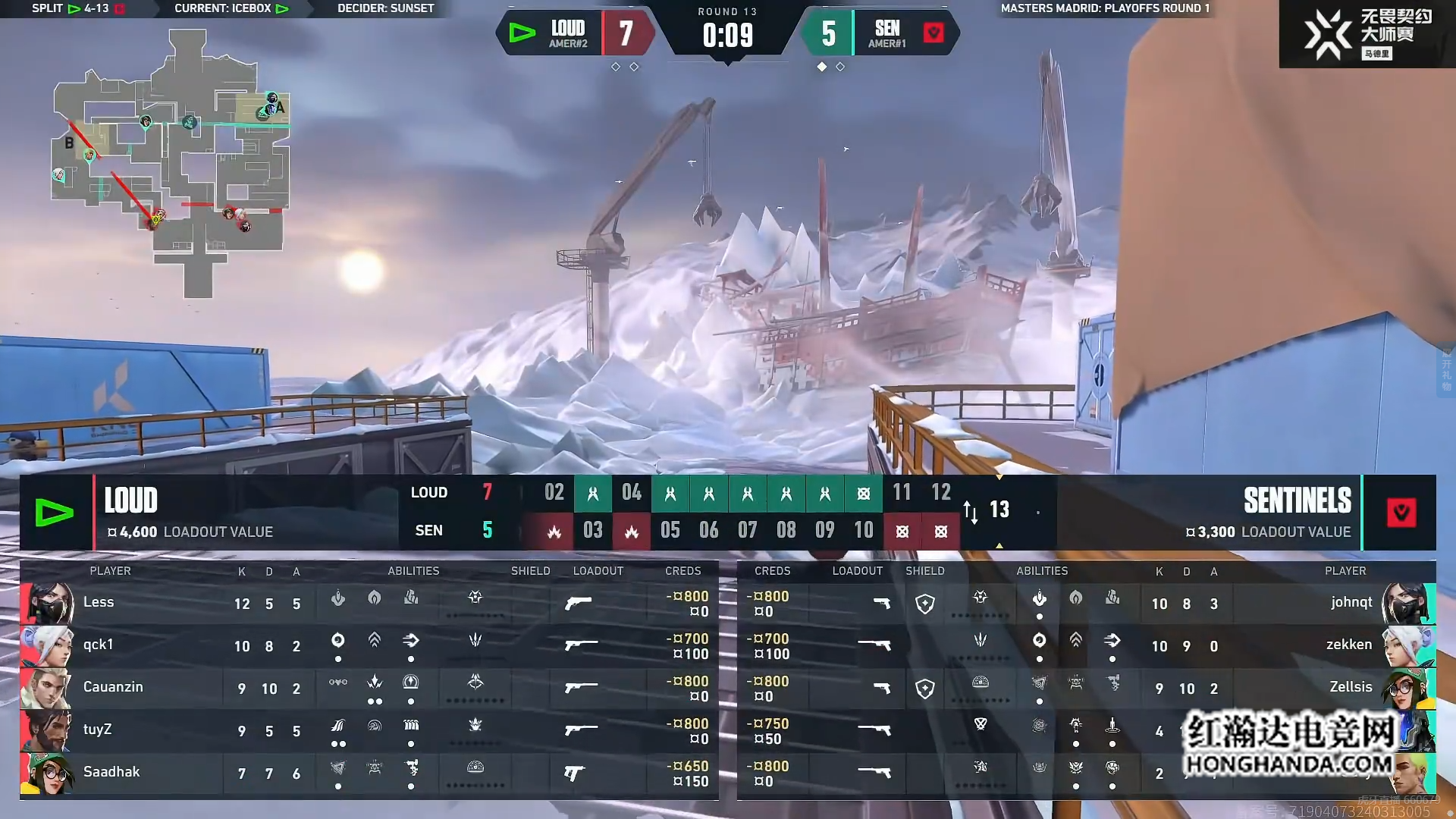Click the LOUD logo on the loadout panel
Viewport: 1456px width, 819px height.
(x=55, y=513)
